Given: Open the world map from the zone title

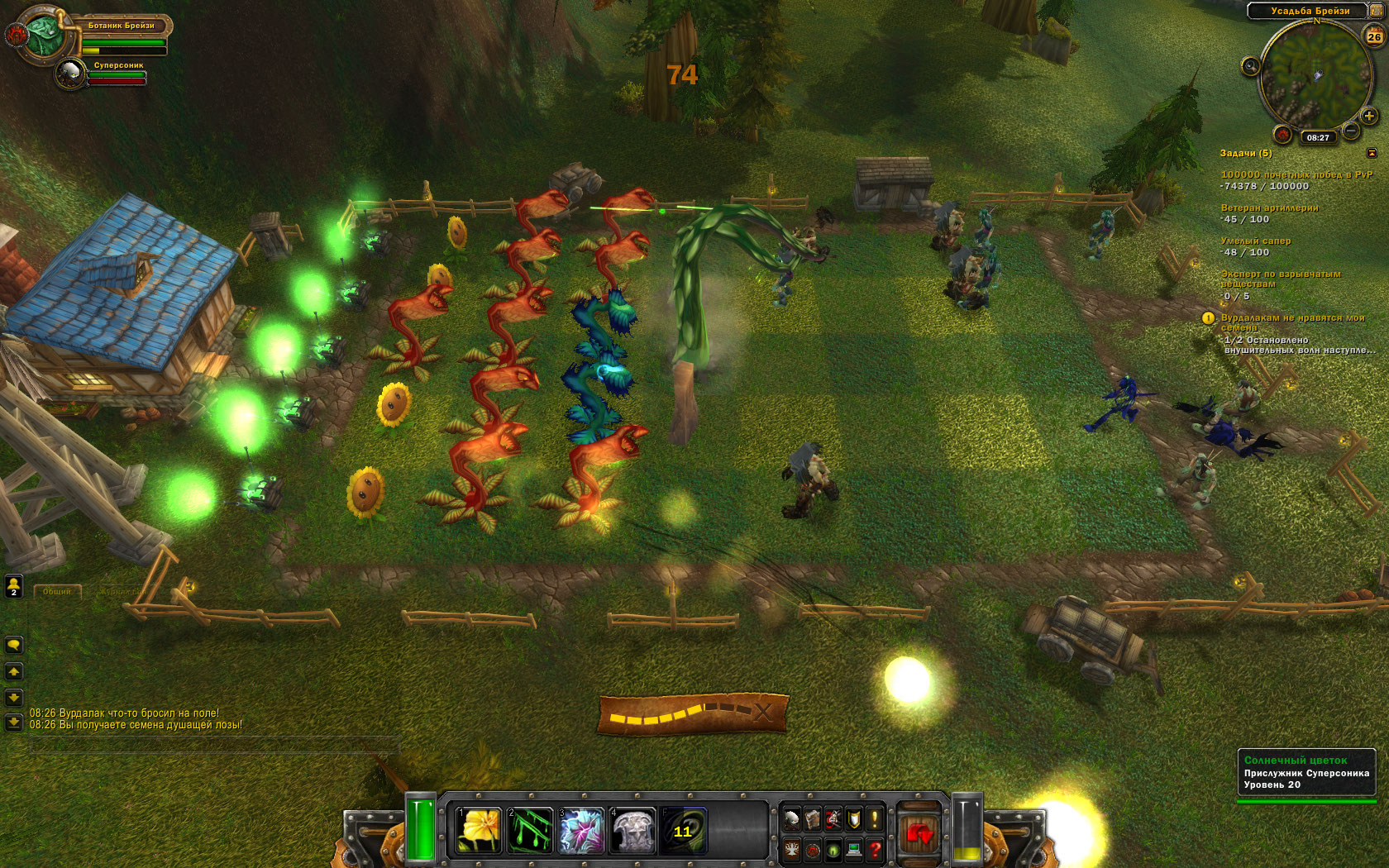Looking at the screenshot, I should pos(1310,11).
